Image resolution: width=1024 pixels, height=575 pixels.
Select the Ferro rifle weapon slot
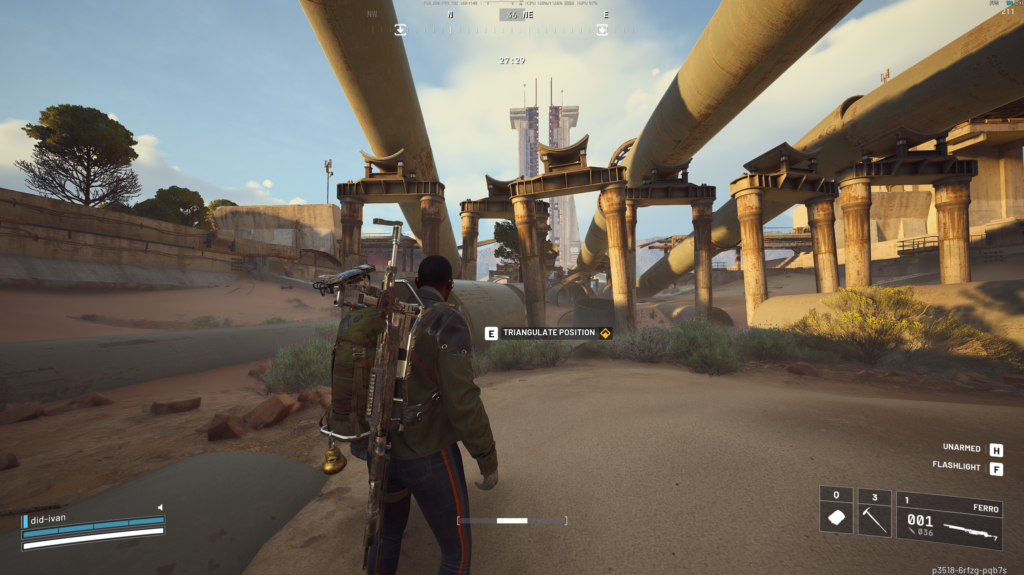949,520
